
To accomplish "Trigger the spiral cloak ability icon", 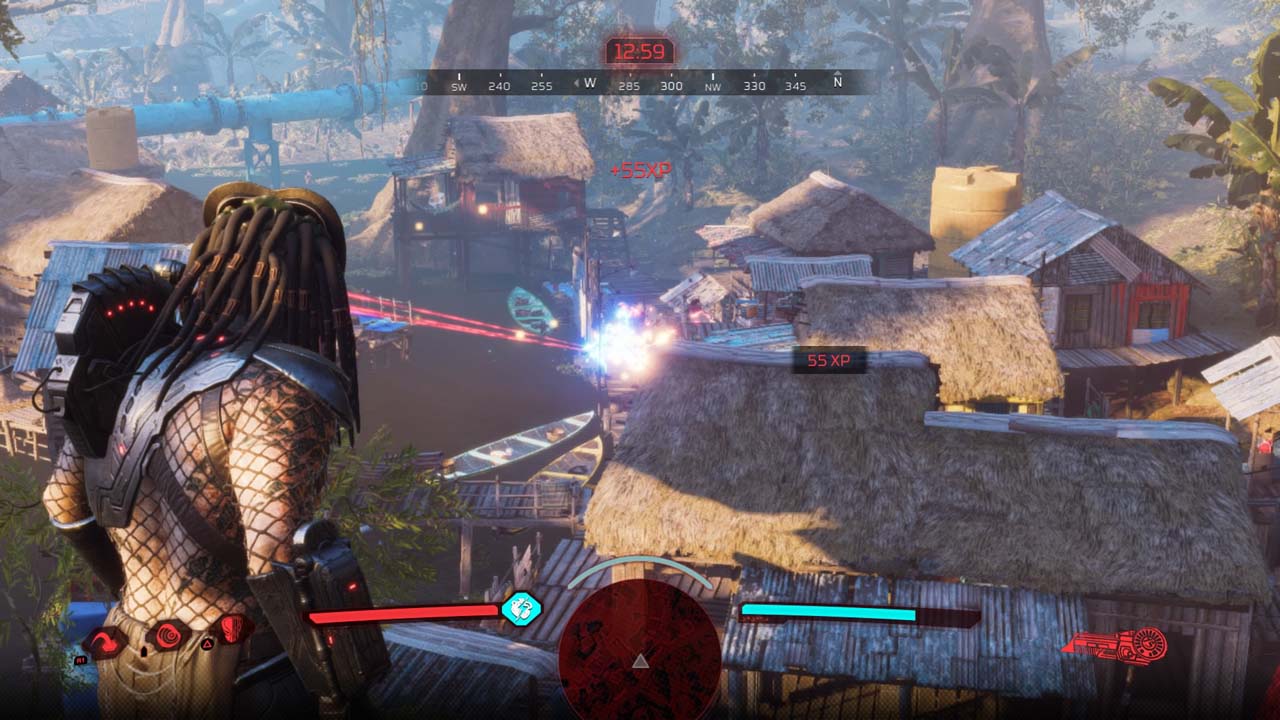I will point(168,634).
